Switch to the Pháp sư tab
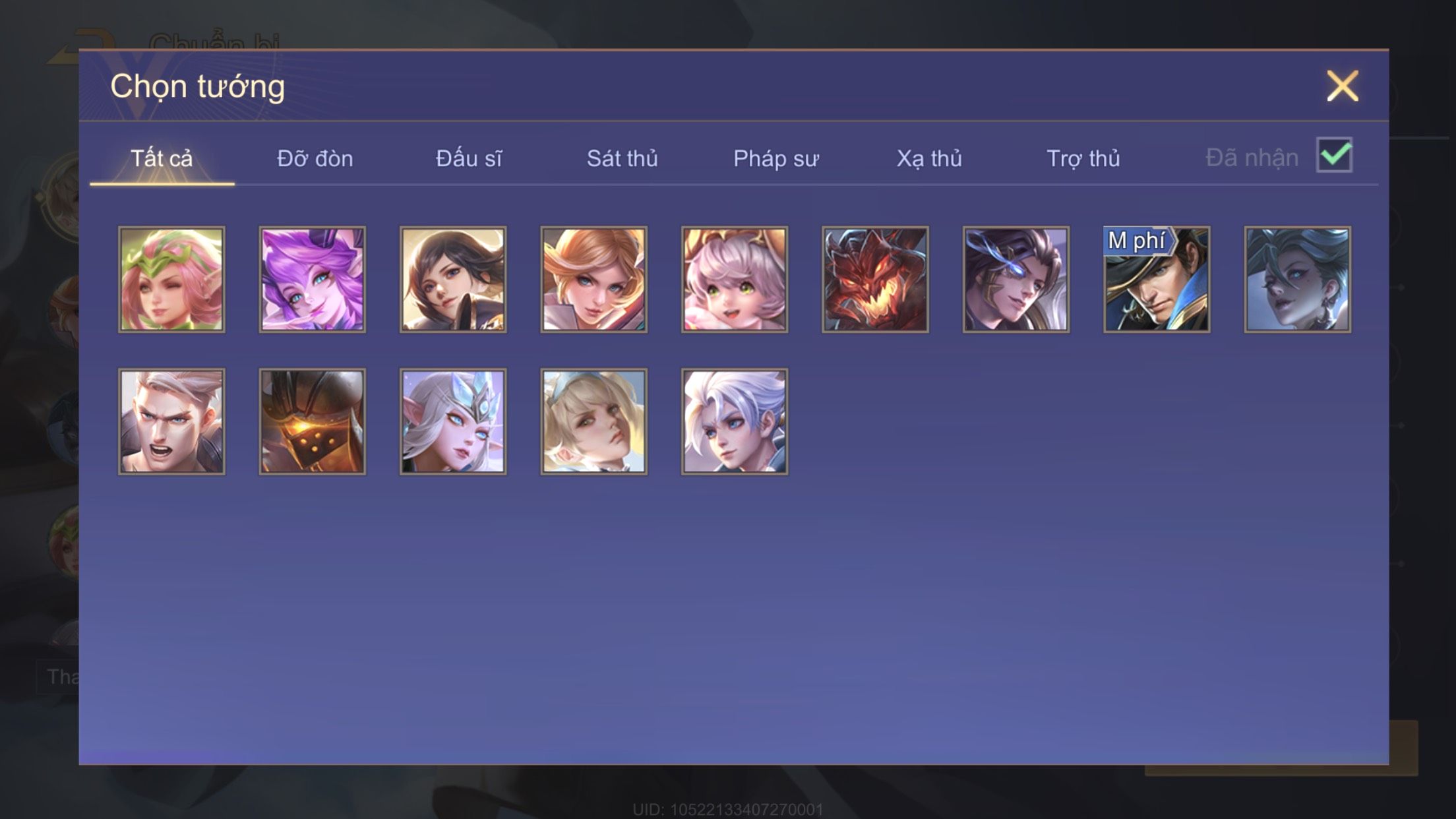The height and width of the screenshot is (819, 1456). [x=776, y=159]
